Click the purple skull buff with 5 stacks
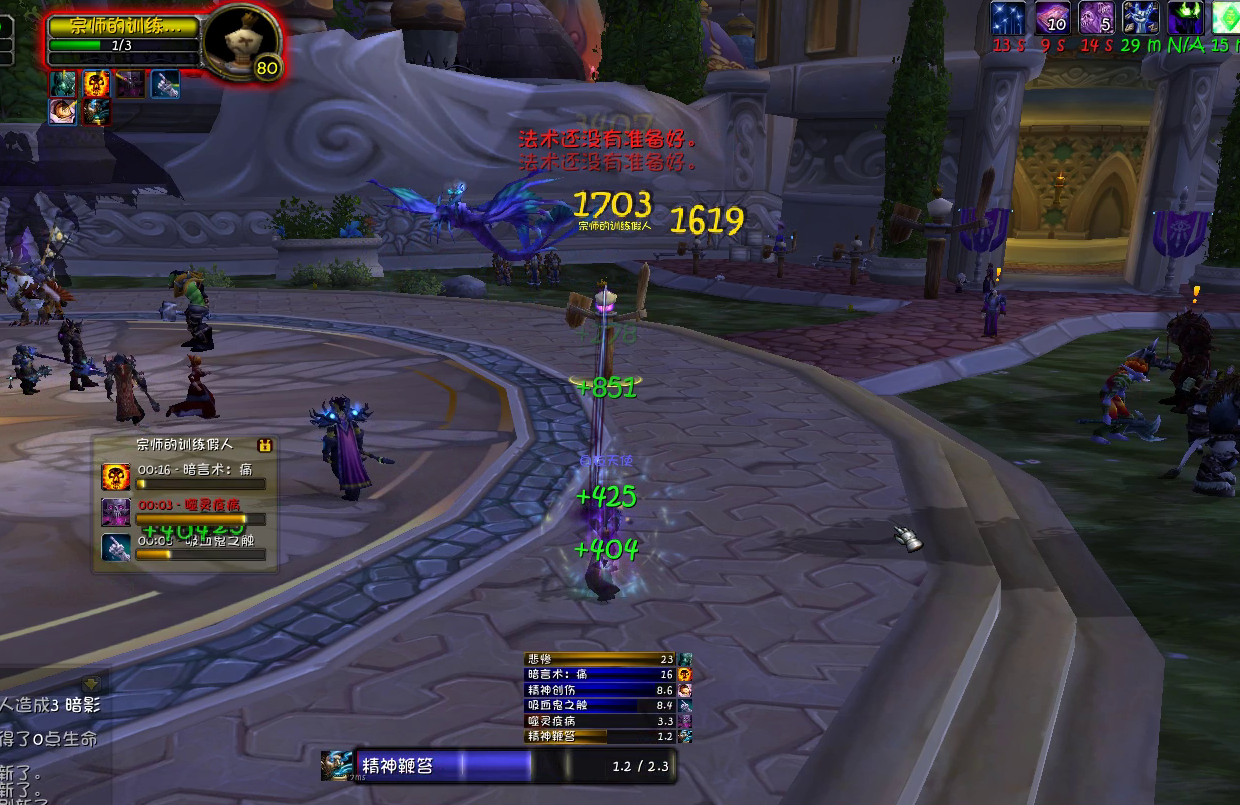This screenshot has height=805, width=1240. click(1097, 18)
